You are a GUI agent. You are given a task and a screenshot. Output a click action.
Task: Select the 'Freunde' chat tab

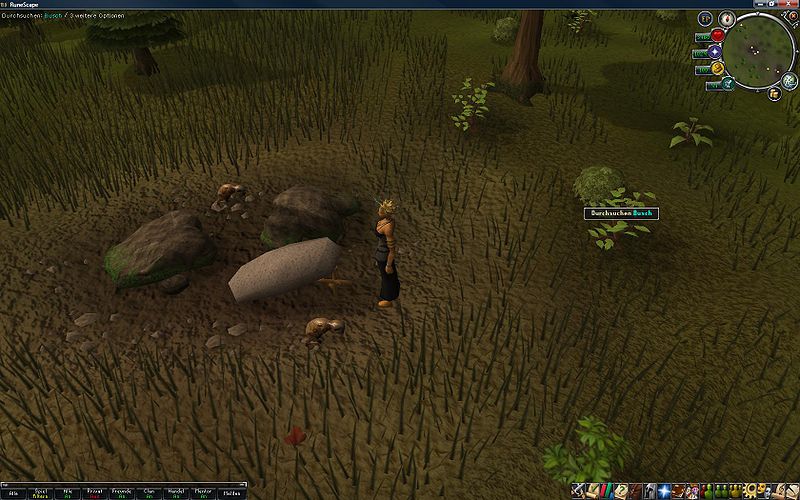coord(122,492)
